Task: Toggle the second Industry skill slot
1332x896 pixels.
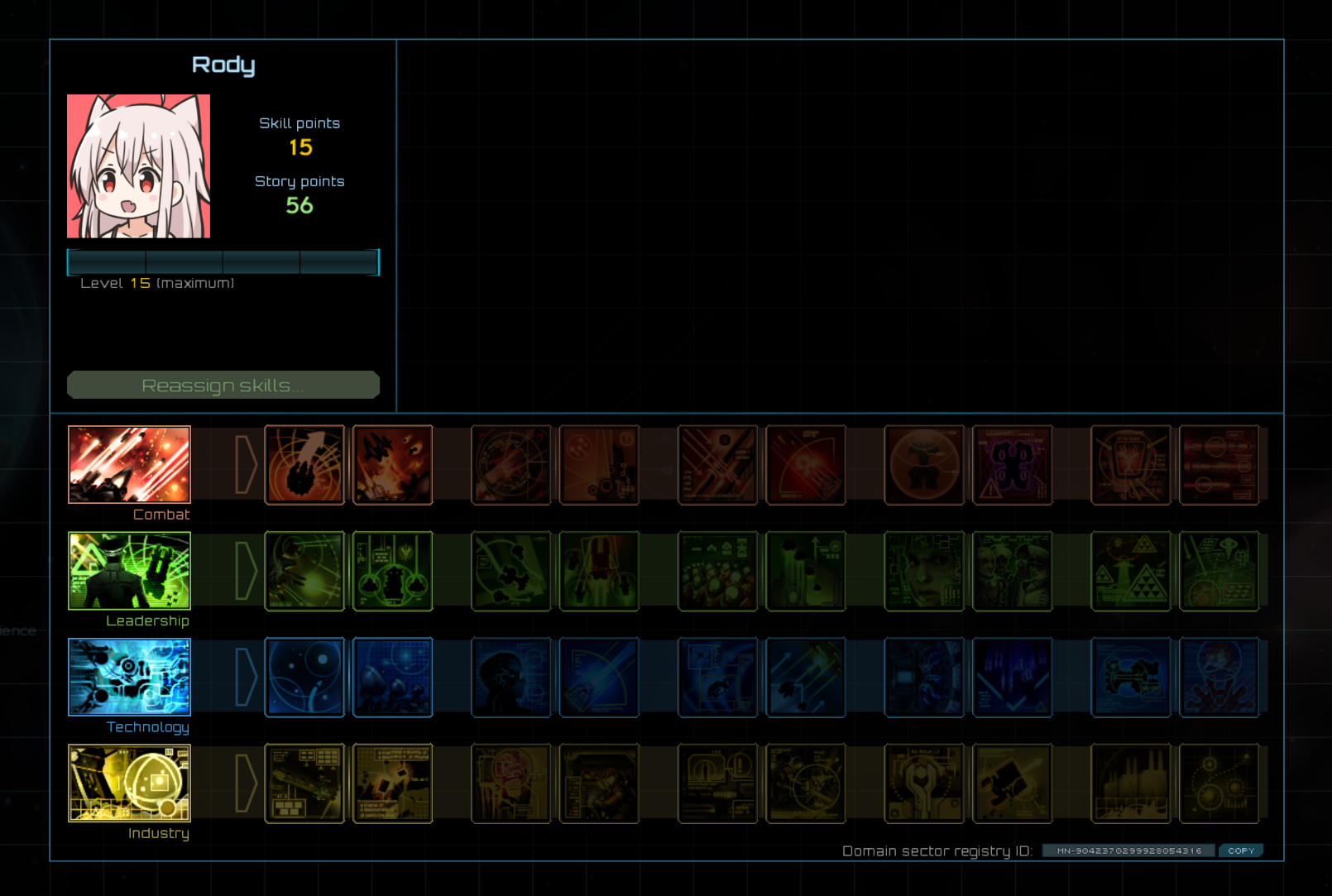Action: click(x=392, y=783)
